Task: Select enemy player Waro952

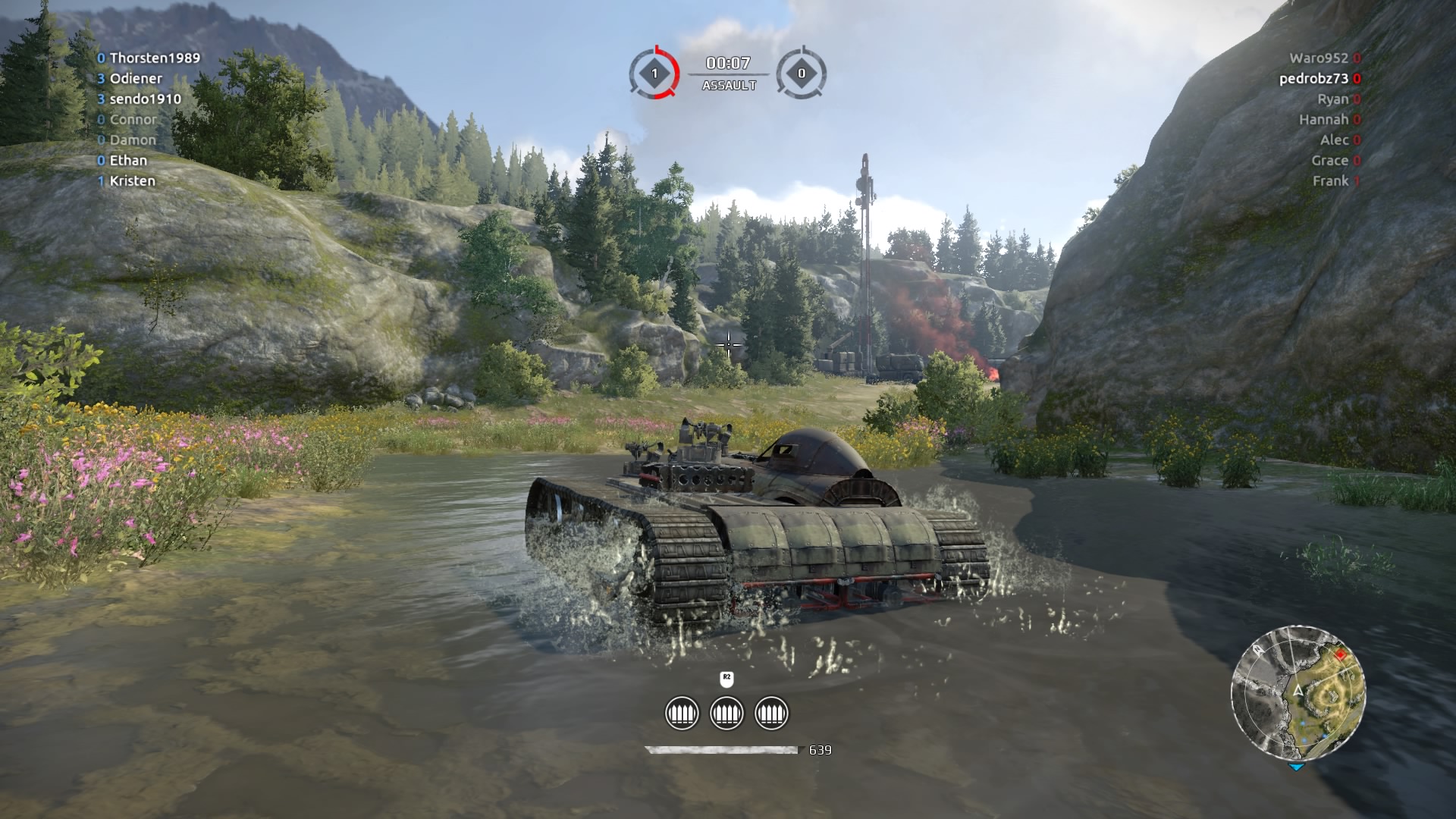Action: 1319,58
